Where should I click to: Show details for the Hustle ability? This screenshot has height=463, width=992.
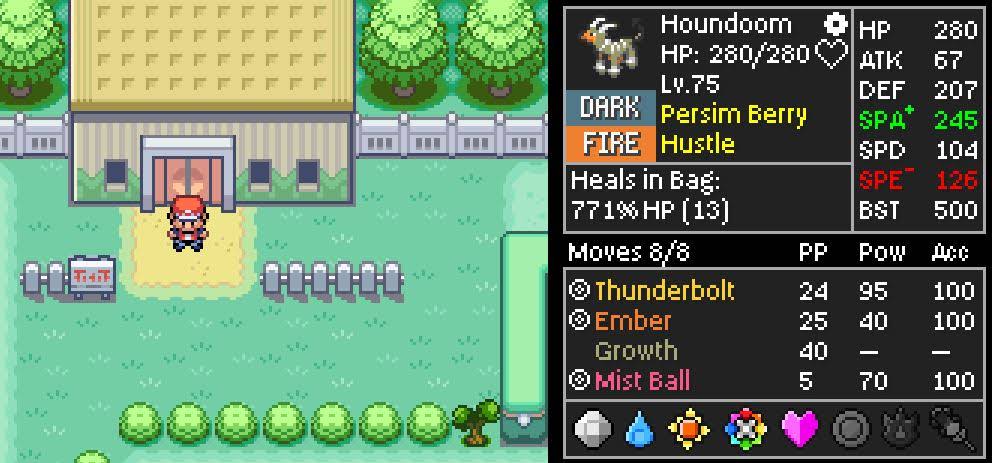click(x=697, y=144)
